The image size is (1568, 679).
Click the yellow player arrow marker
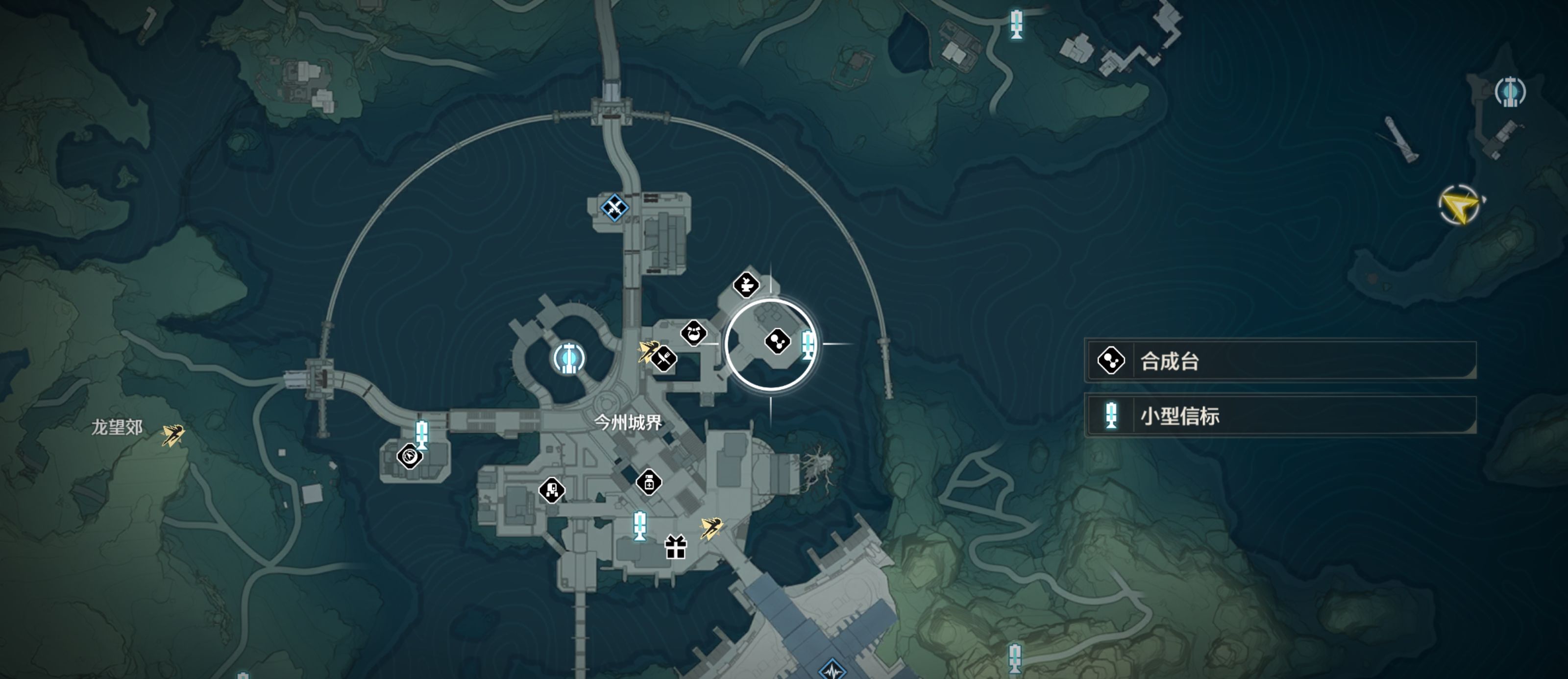(x=1460, y=206)
